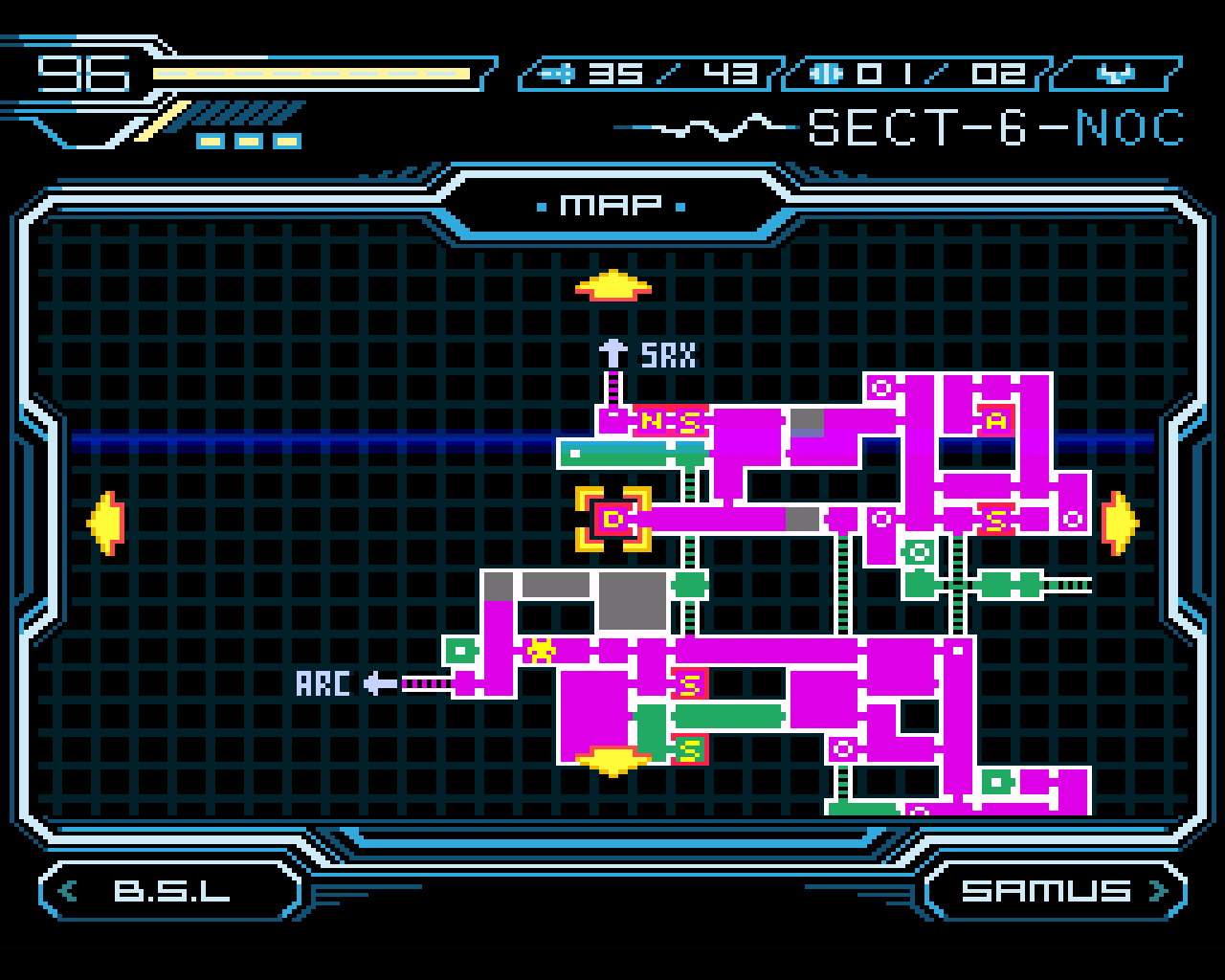Click the power bomb icon beside the 01/02 counter

pos(825,72)
